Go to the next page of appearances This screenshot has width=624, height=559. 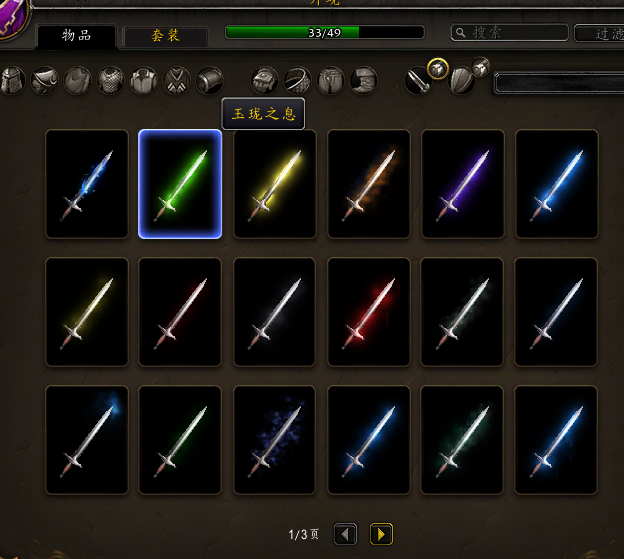381,534
